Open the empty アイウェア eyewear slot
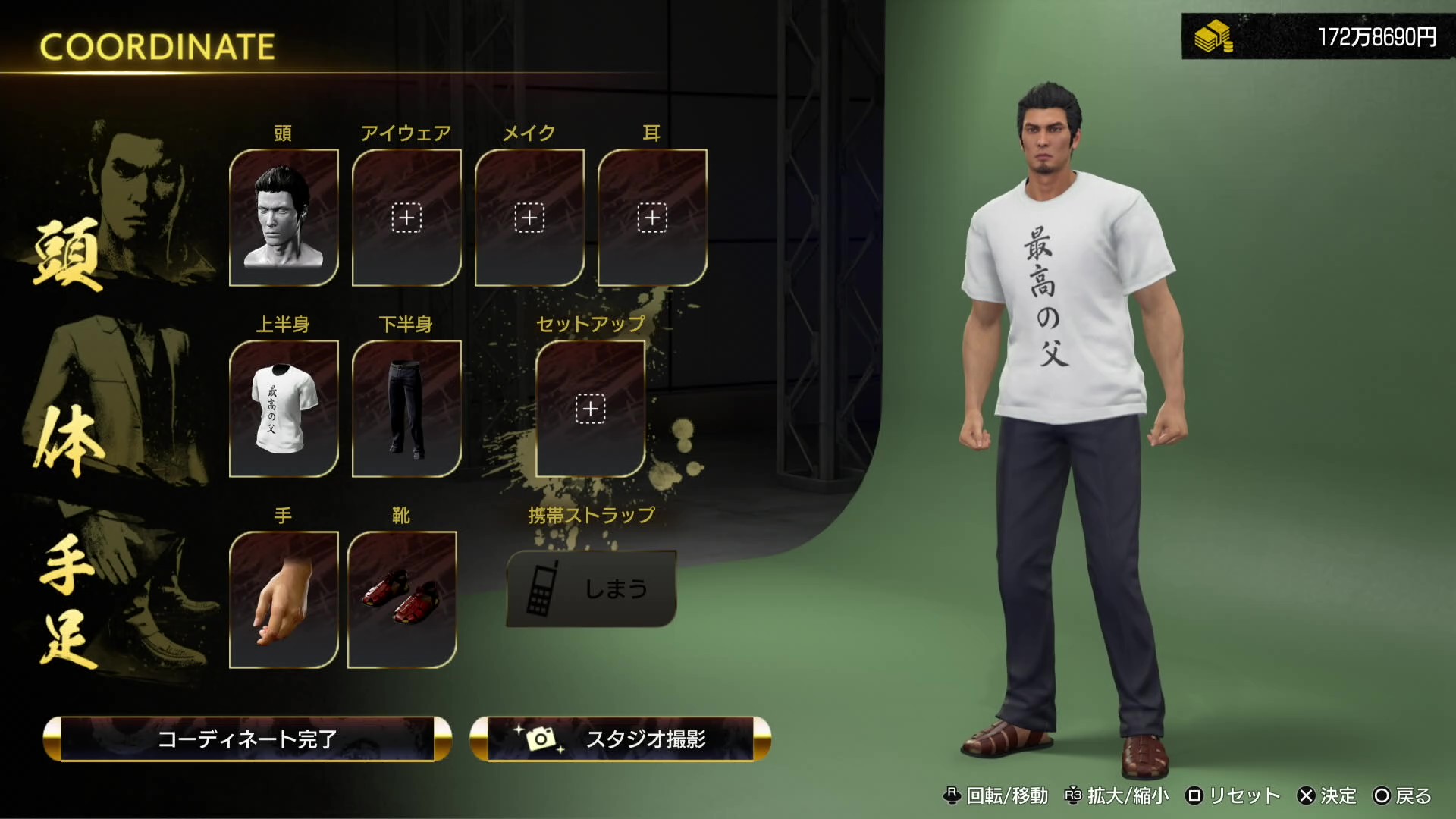Image resolution: width=1456 pixels, height=819 pixels. [407, 218]
